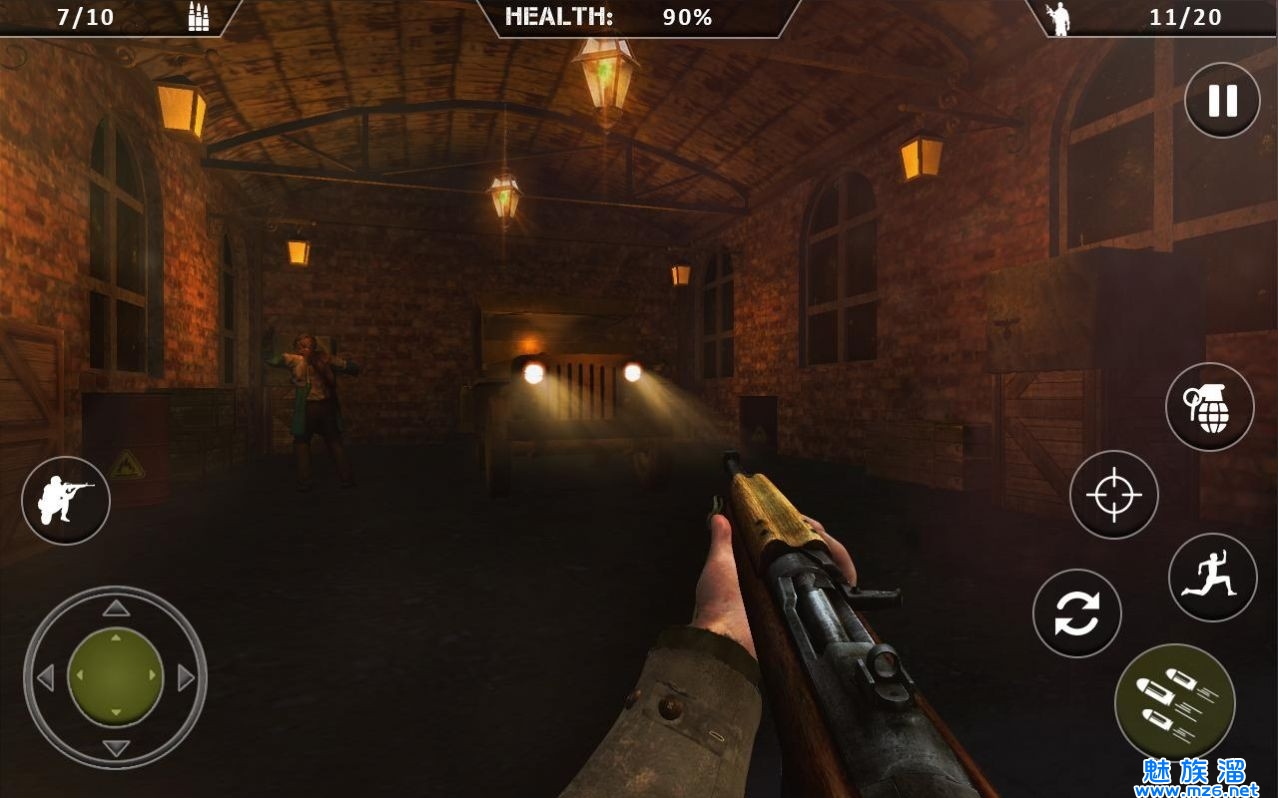This screenshot has height=798, width=1278.
Task: Pause the game
Action: [x=1222, y=100]
